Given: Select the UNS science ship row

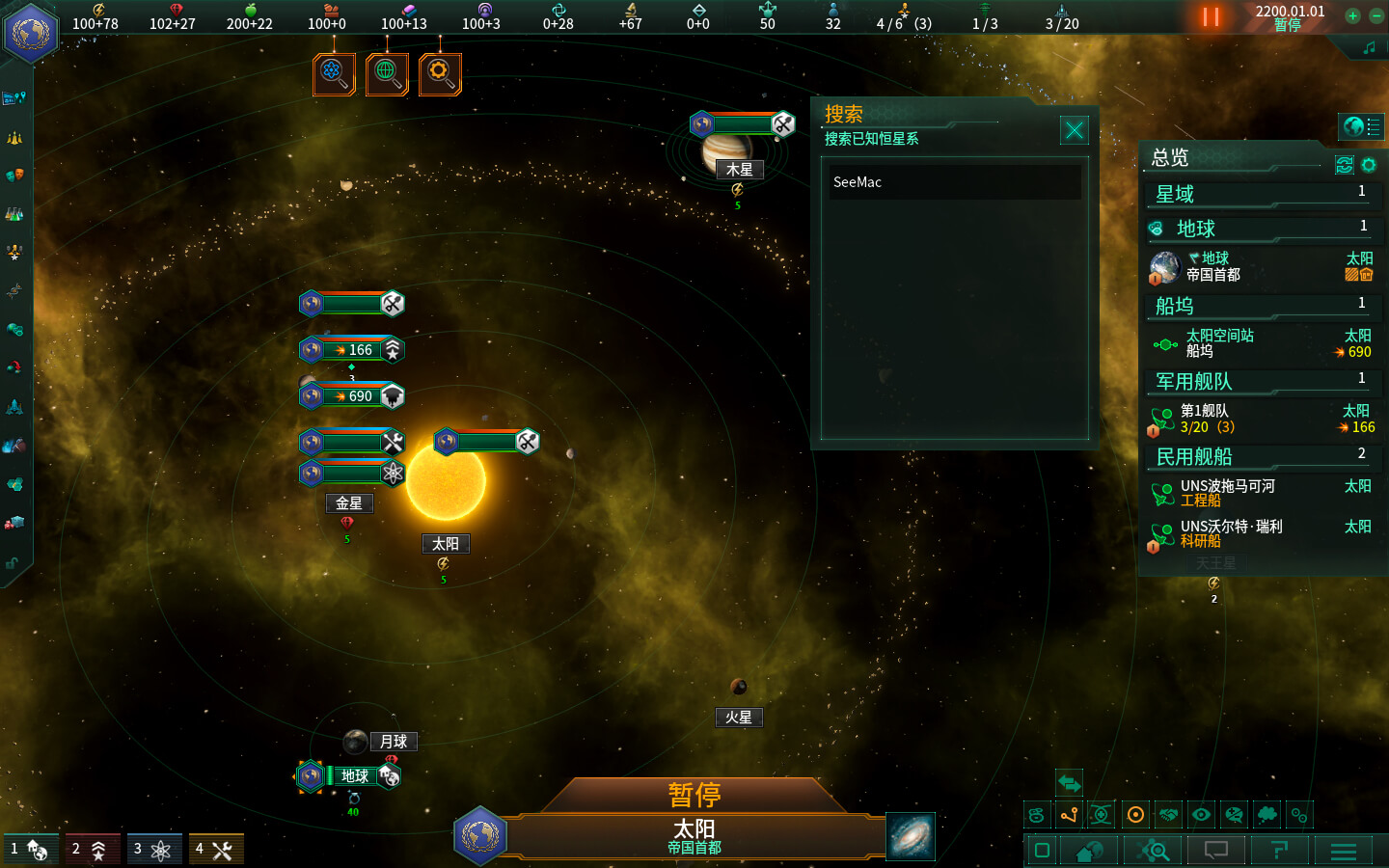Looking at the screenshot, I should [x=1262, y=533].
